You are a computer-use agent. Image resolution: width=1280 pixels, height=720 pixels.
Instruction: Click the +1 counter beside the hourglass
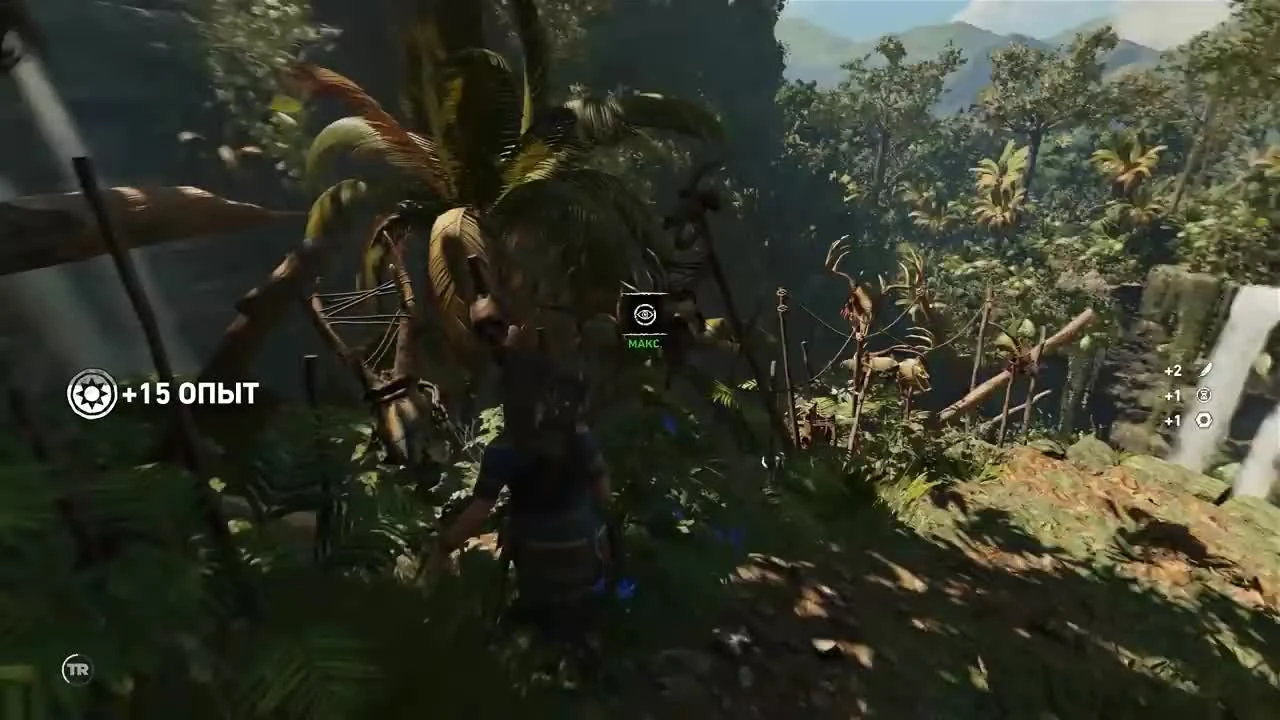(x=1172, y=394)
